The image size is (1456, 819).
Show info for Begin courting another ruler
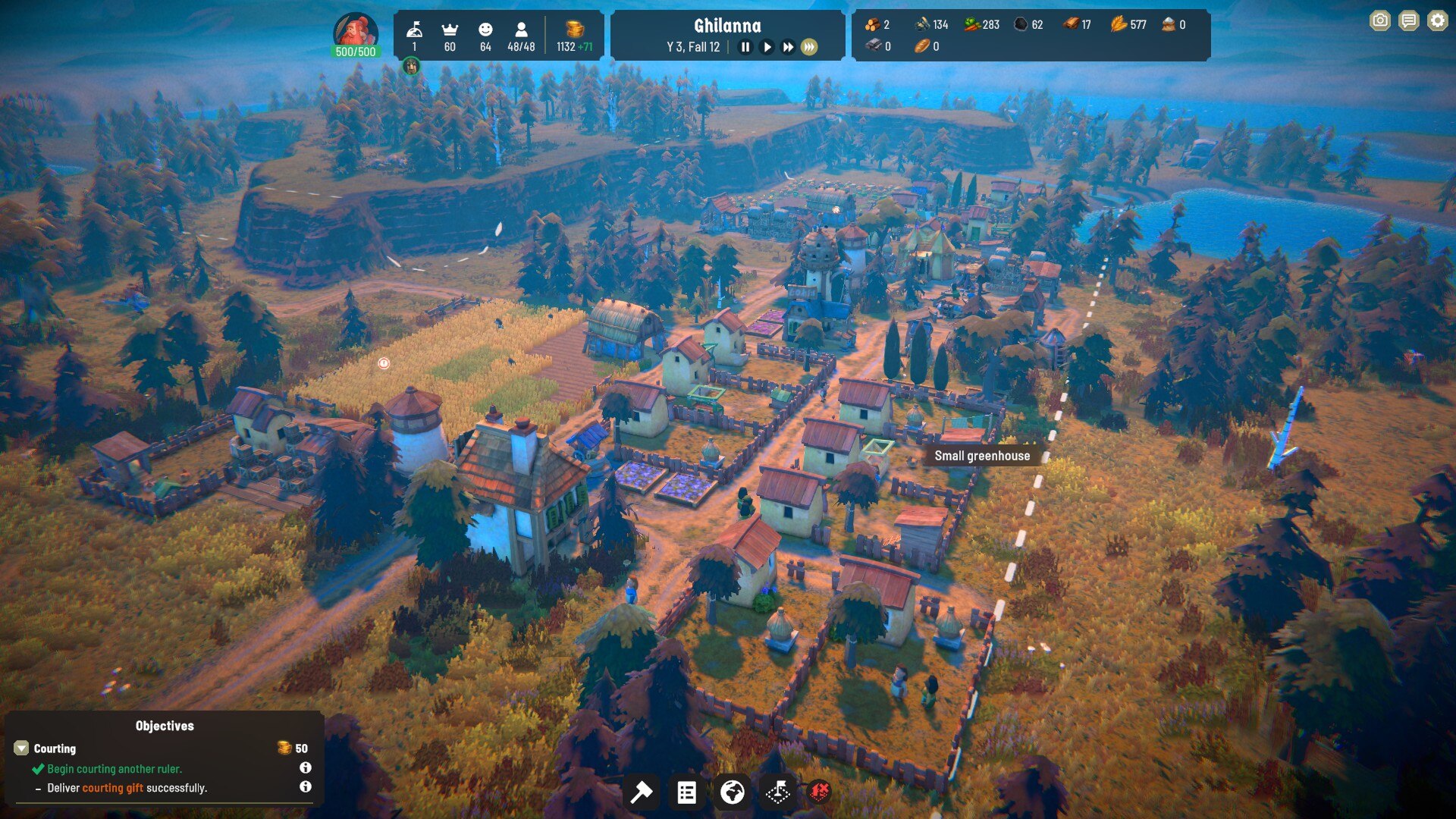(x=305, y=767)
